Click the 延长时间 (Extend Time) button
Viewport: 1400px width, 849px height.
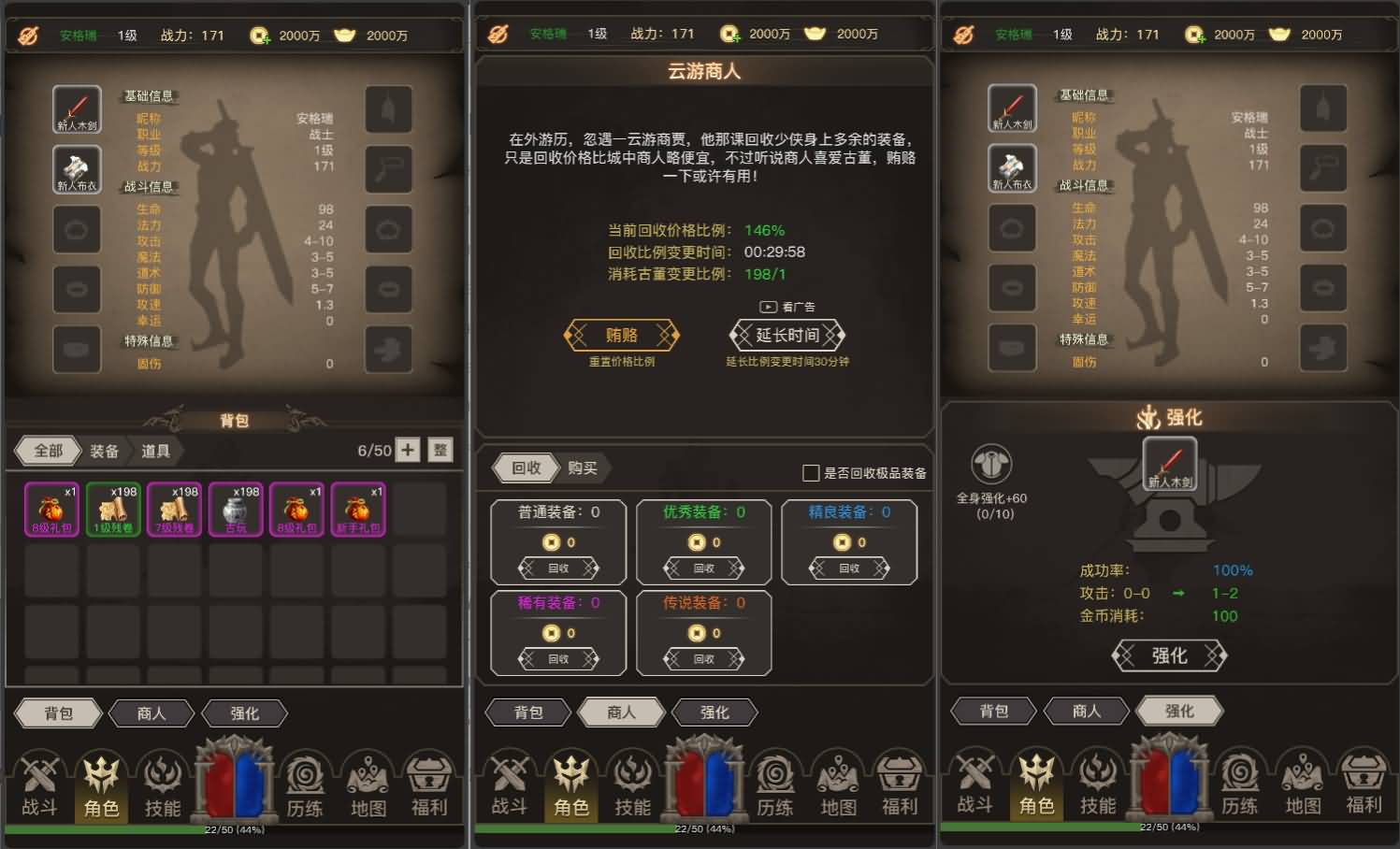coord(787,336)
